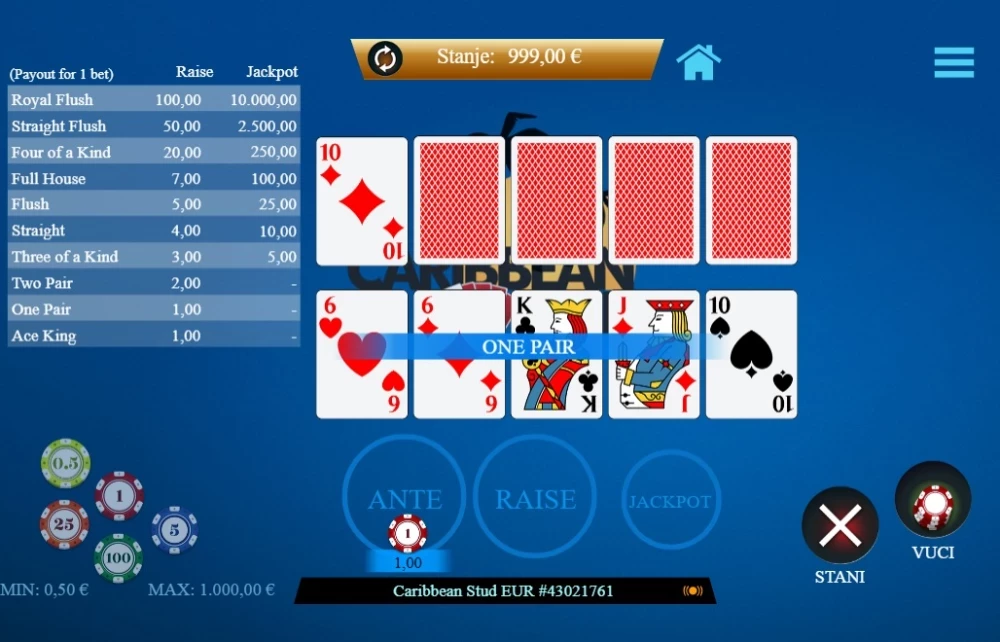This screenshot has height=642, width=1000.
Task: Raise the hand with VUCI
Action: pos(933,500)
